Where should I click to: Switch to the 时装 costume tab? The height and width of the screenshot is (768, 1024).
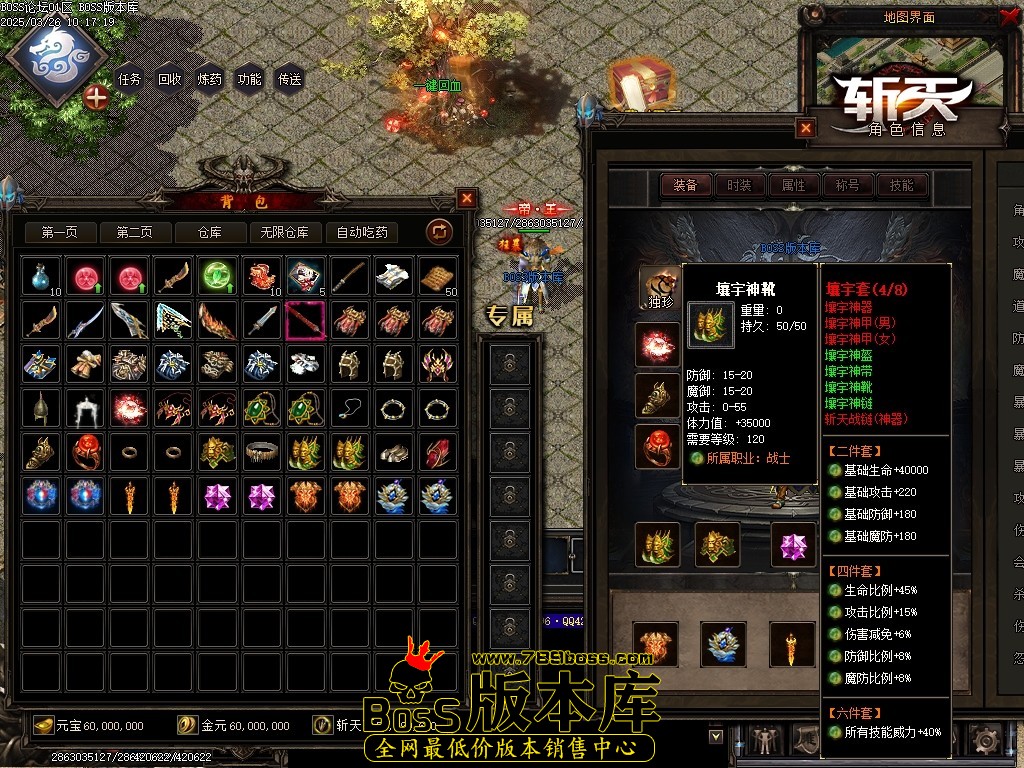click(x=740, y=185)
